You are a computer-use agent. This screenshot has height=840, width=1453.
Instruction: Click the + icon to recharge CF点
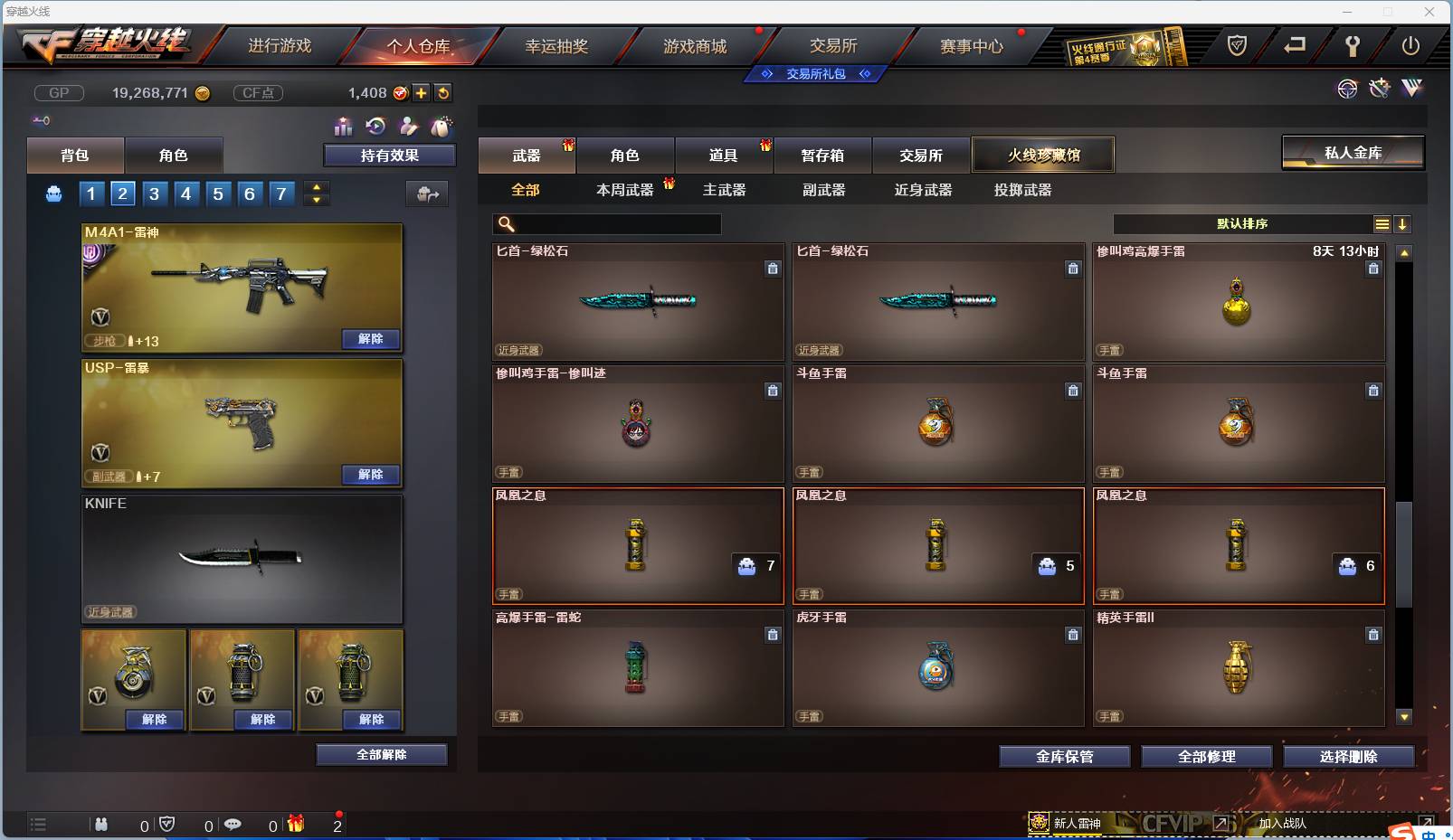coord(421,93)
